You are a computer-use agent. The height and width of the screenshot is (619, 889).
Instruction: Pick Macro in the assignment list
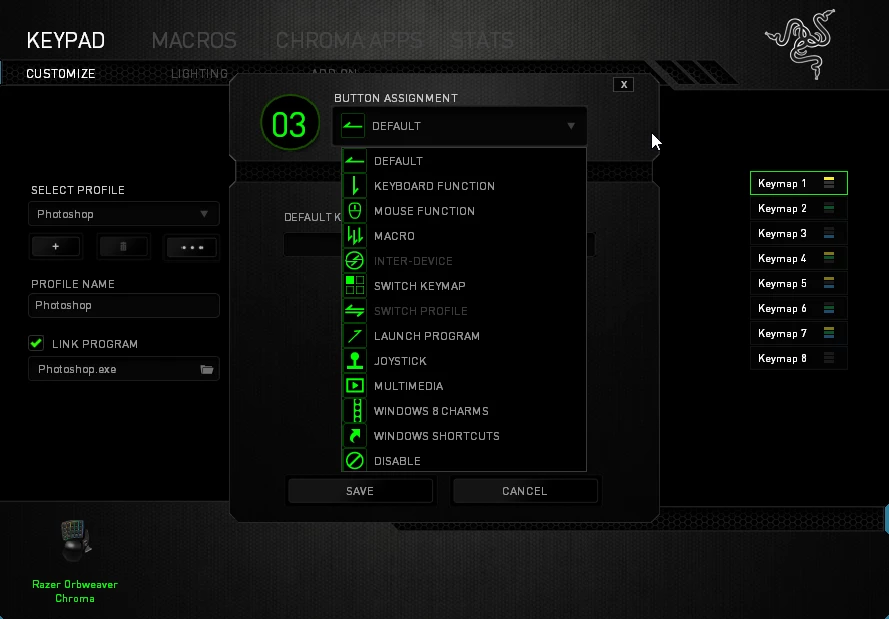394,236
